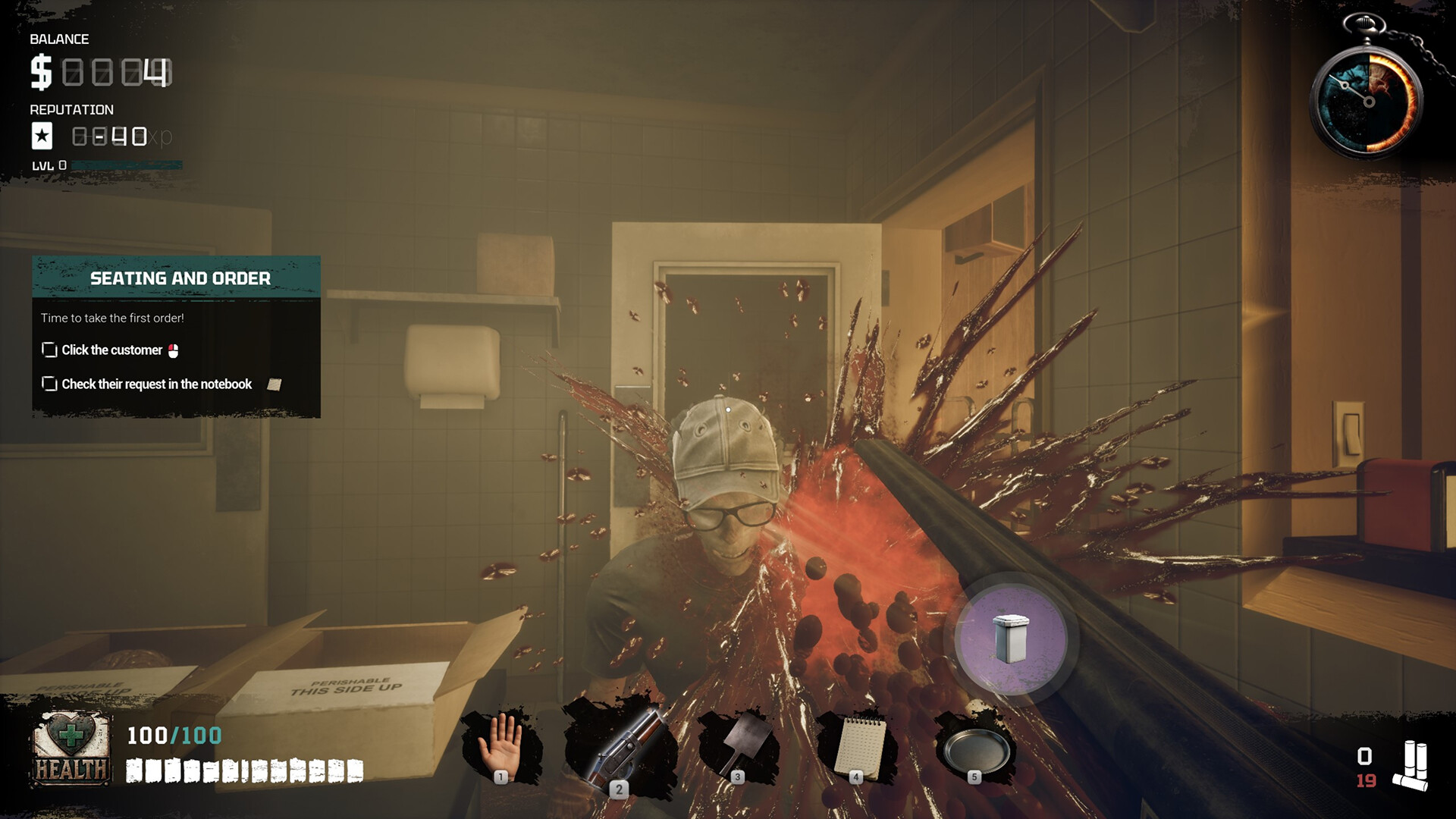Click the notepad icon in the tutorial instruction
The width and height of the screenshot is (1456, 819).
click(276, 384)
